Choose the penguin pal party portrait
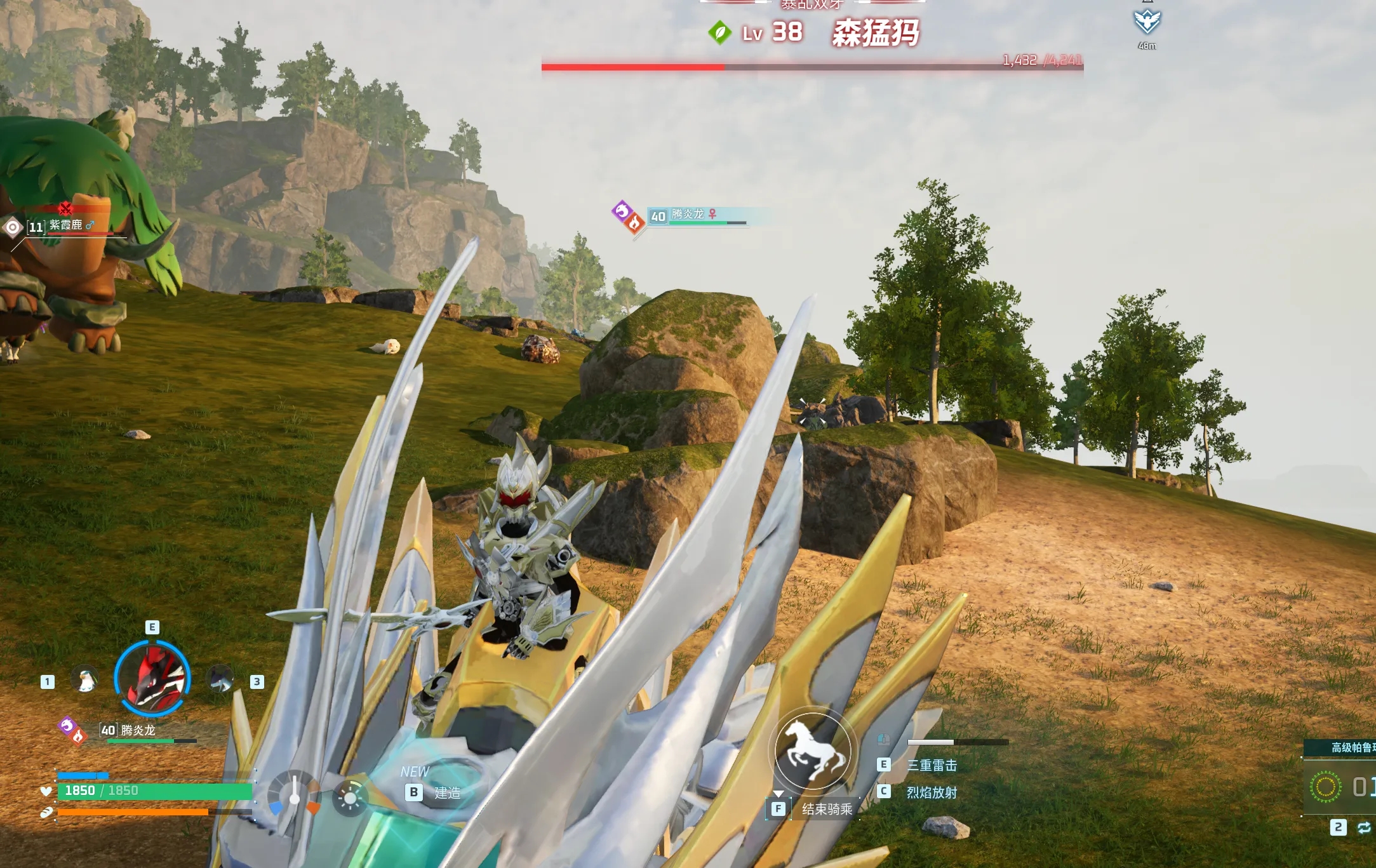This screenshot has height=868, width=1376. [x=84, y=680]
